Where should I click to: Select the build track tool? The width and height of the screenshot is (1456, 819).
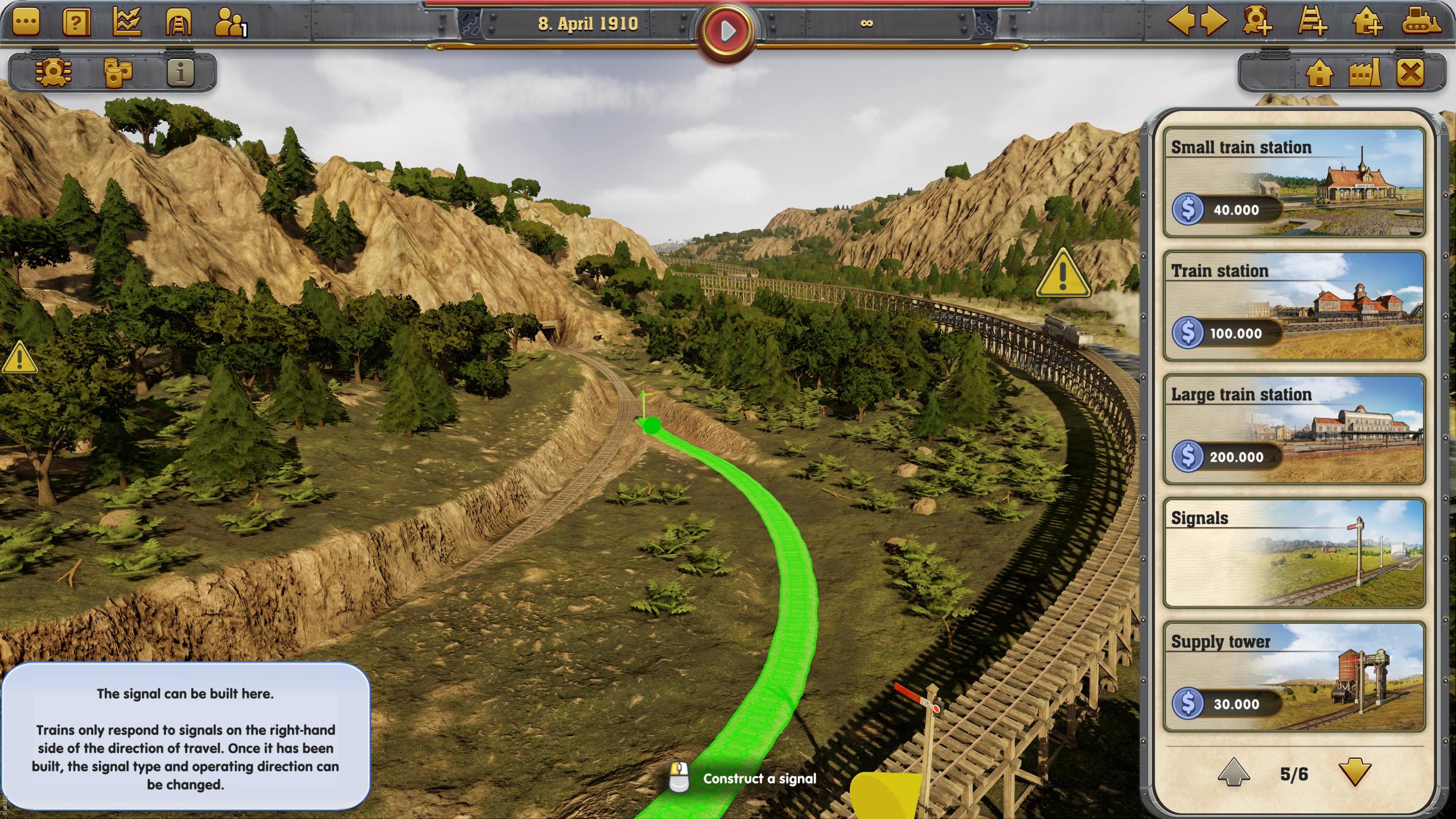point(1314,24)
